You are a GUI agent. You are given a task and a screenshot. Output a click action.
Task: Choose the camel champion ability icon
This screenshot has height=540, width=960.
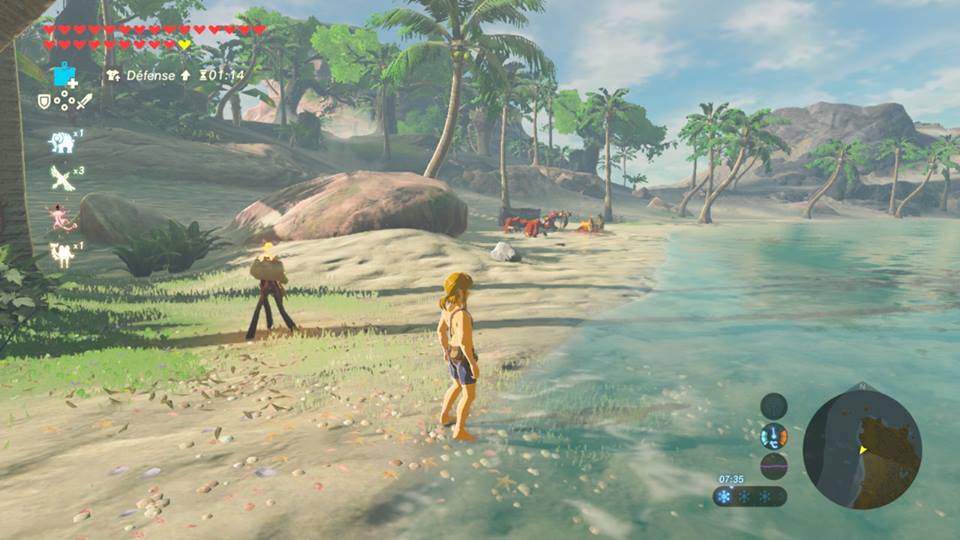click(x=62, y=255)
